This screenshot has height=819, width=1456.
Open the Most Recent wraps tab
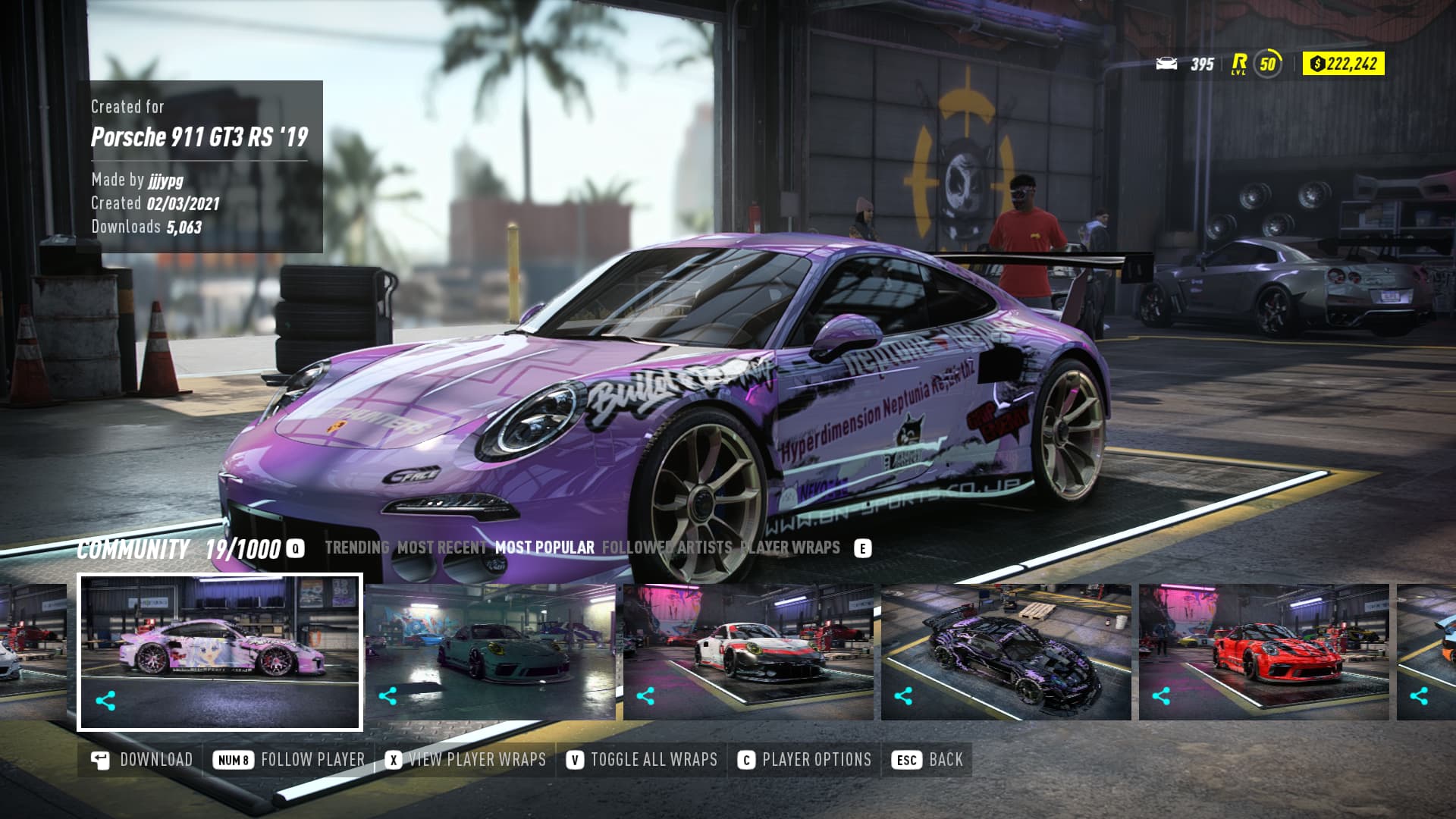[x=441, y=548]
